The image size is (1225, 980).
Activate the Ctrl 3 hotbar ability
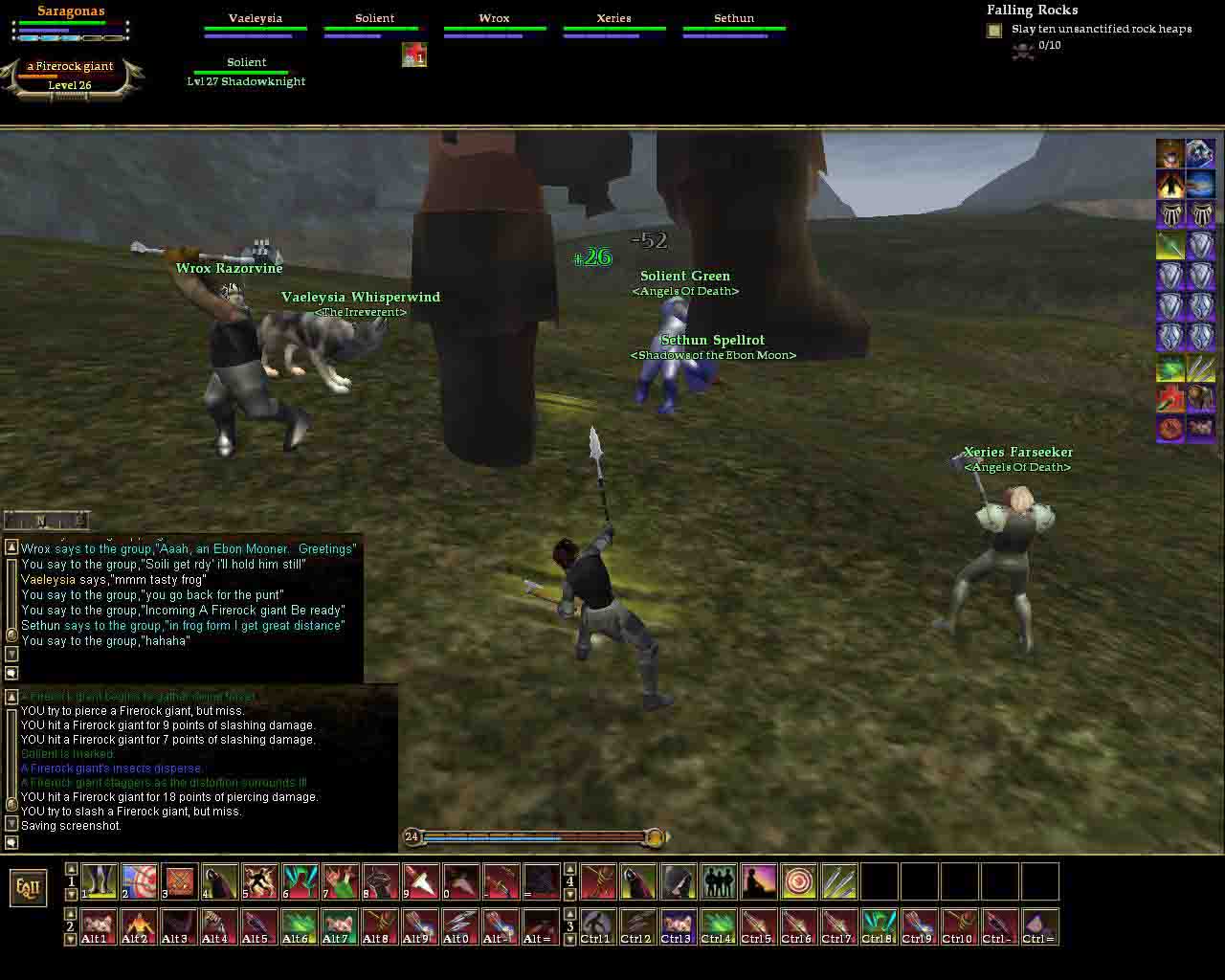click(678, 926)
